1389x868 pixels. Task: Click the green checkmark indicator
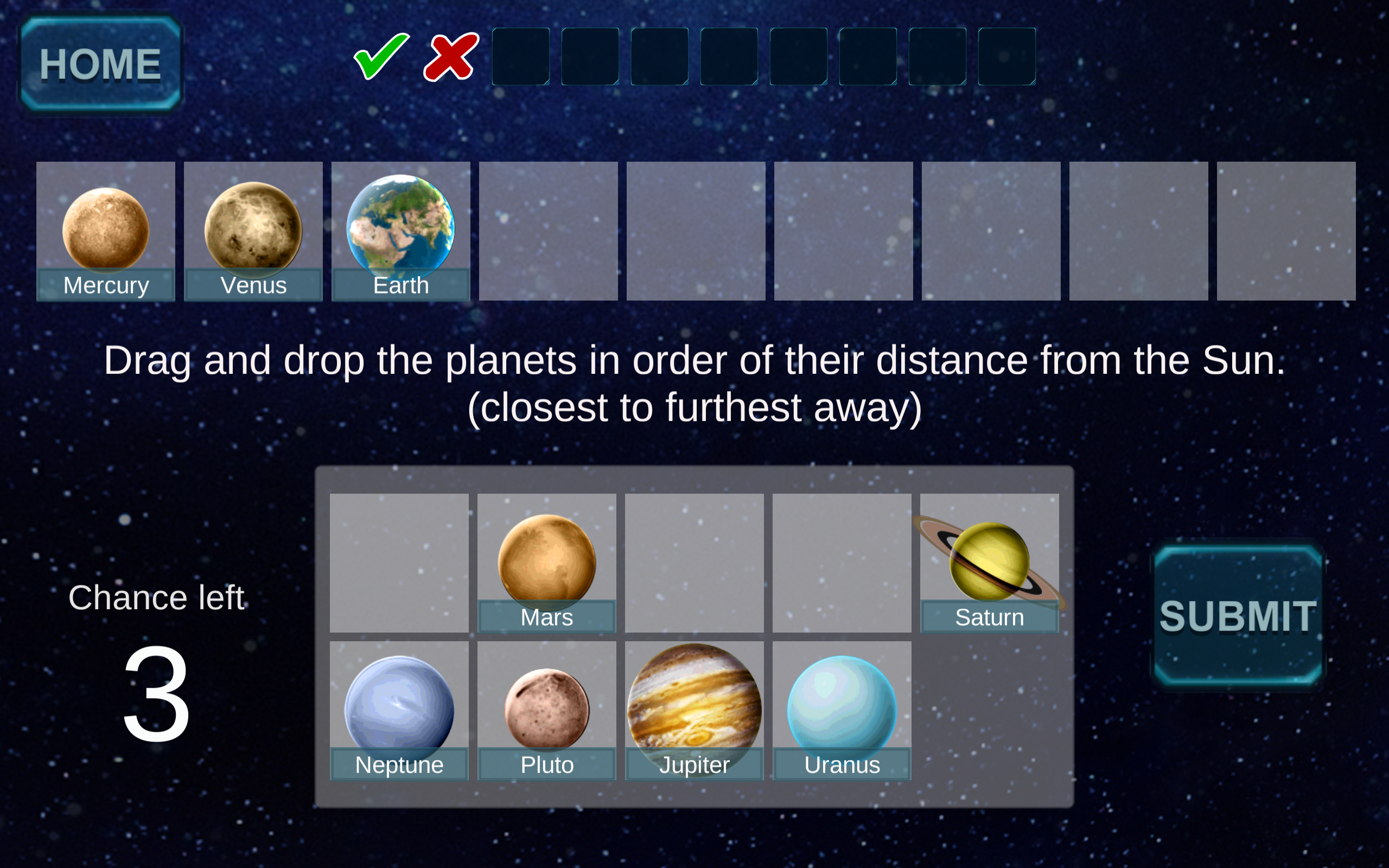tap(380, 56)
